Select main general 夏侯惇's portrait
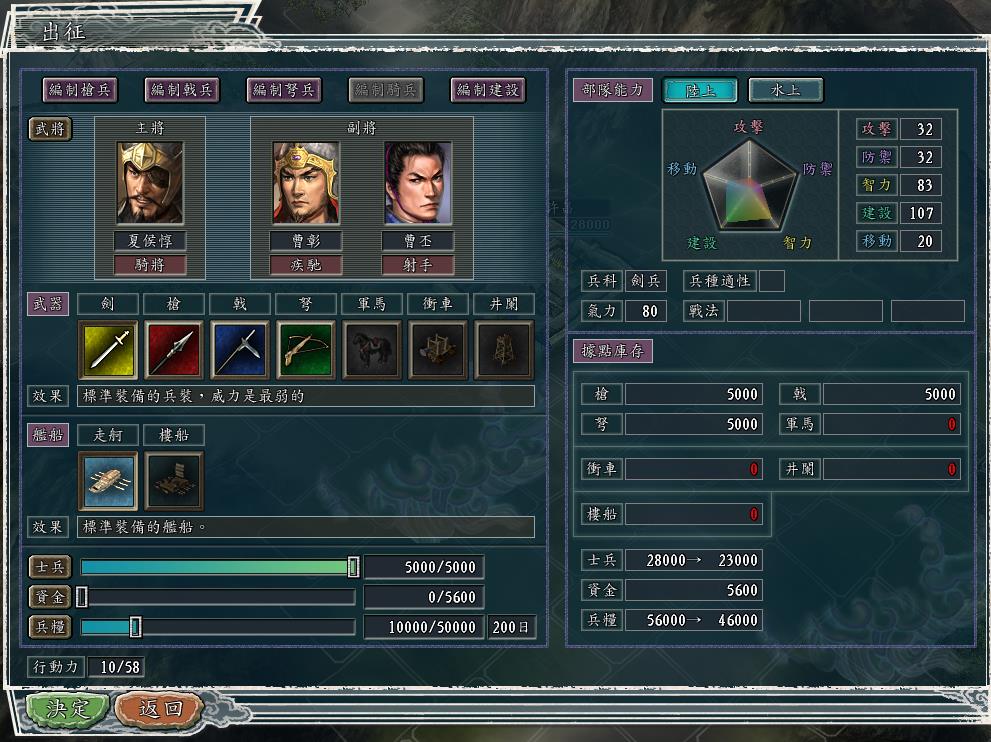 coord(150,183)
